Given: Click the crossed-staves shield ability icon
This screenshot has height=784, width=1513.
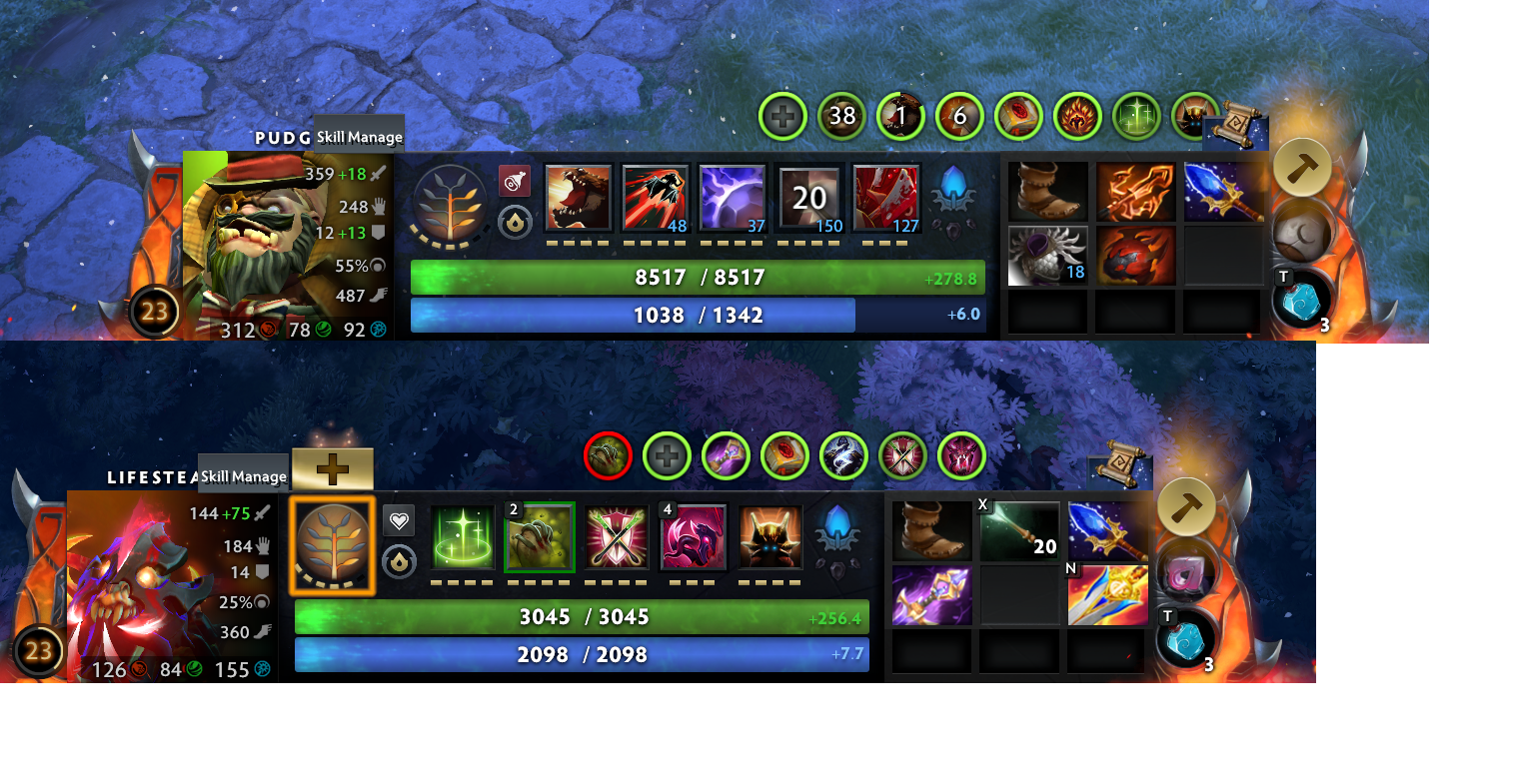Looking at the screenshot, I should coord(616,537).
